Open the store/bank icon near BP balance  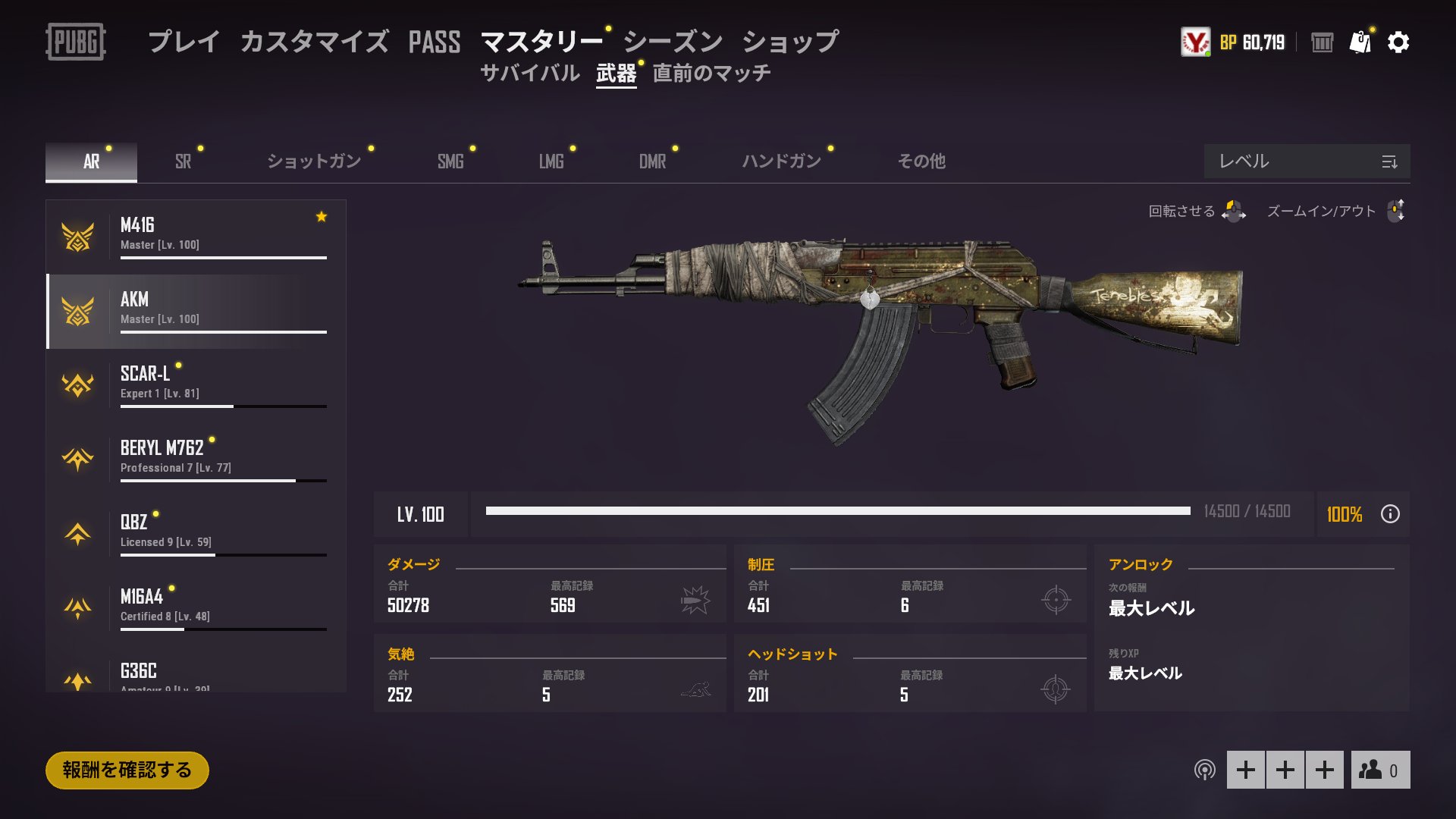tap(1323, 43)
